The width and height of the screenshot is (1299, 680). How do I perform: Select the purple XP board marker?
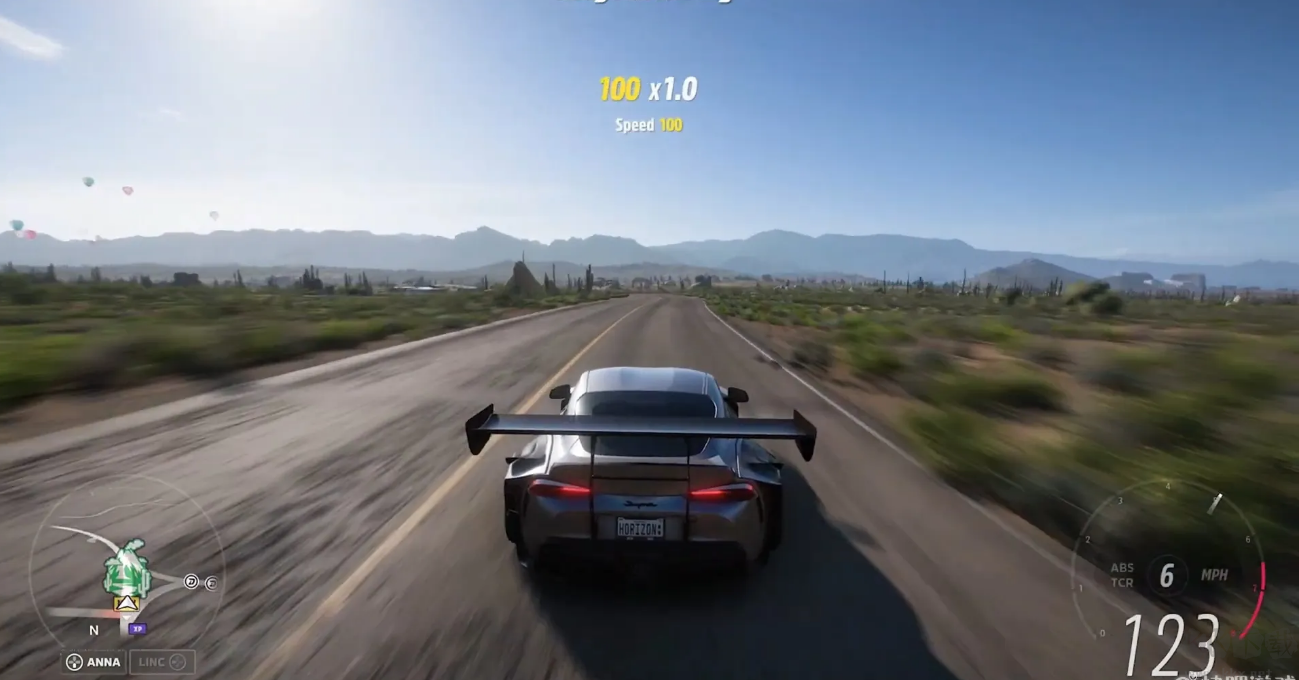pyautogui.click(x=138, y=628)
